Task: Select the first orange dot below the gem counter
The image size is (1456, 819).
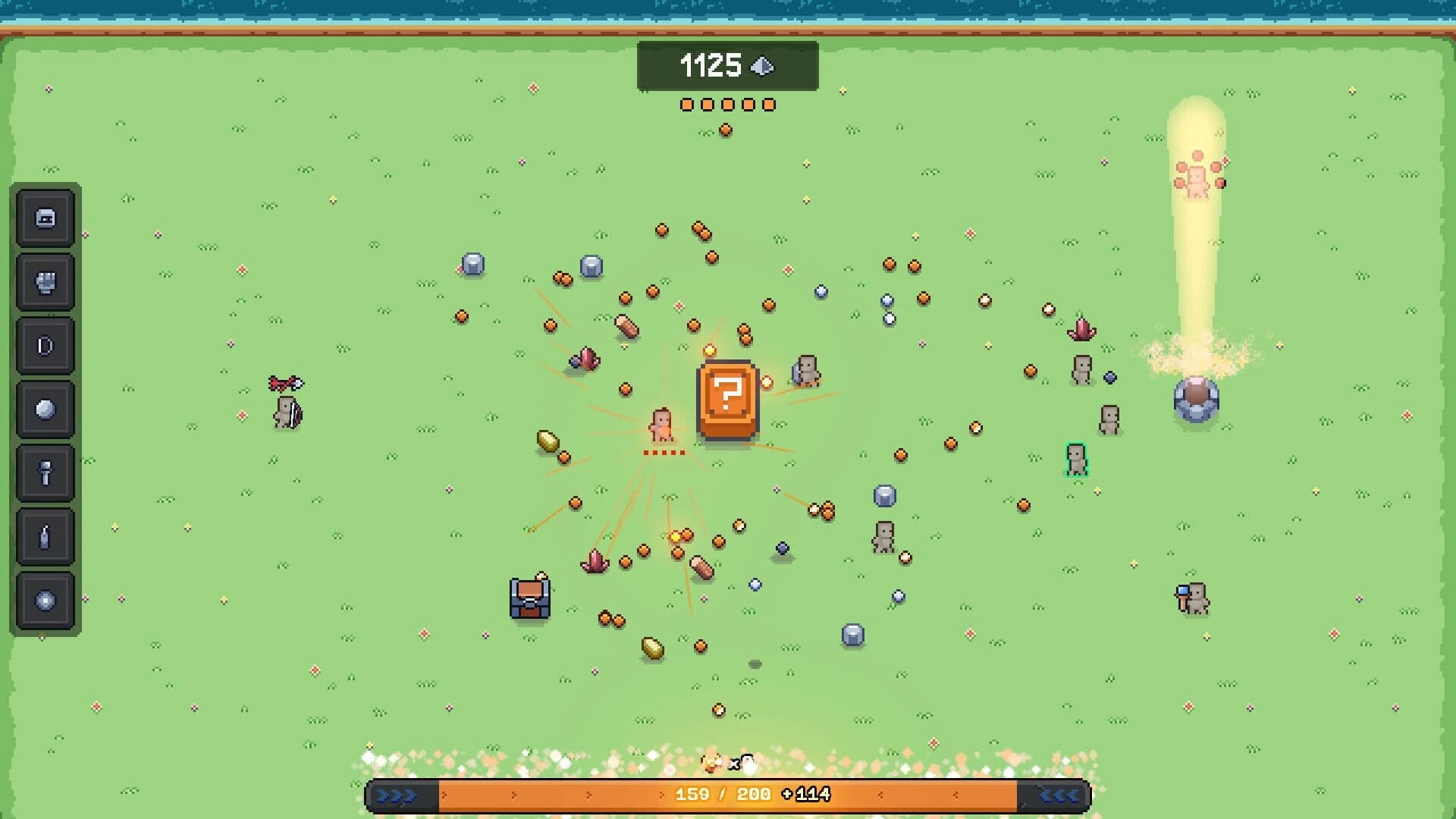Action: tap(686, 104)
